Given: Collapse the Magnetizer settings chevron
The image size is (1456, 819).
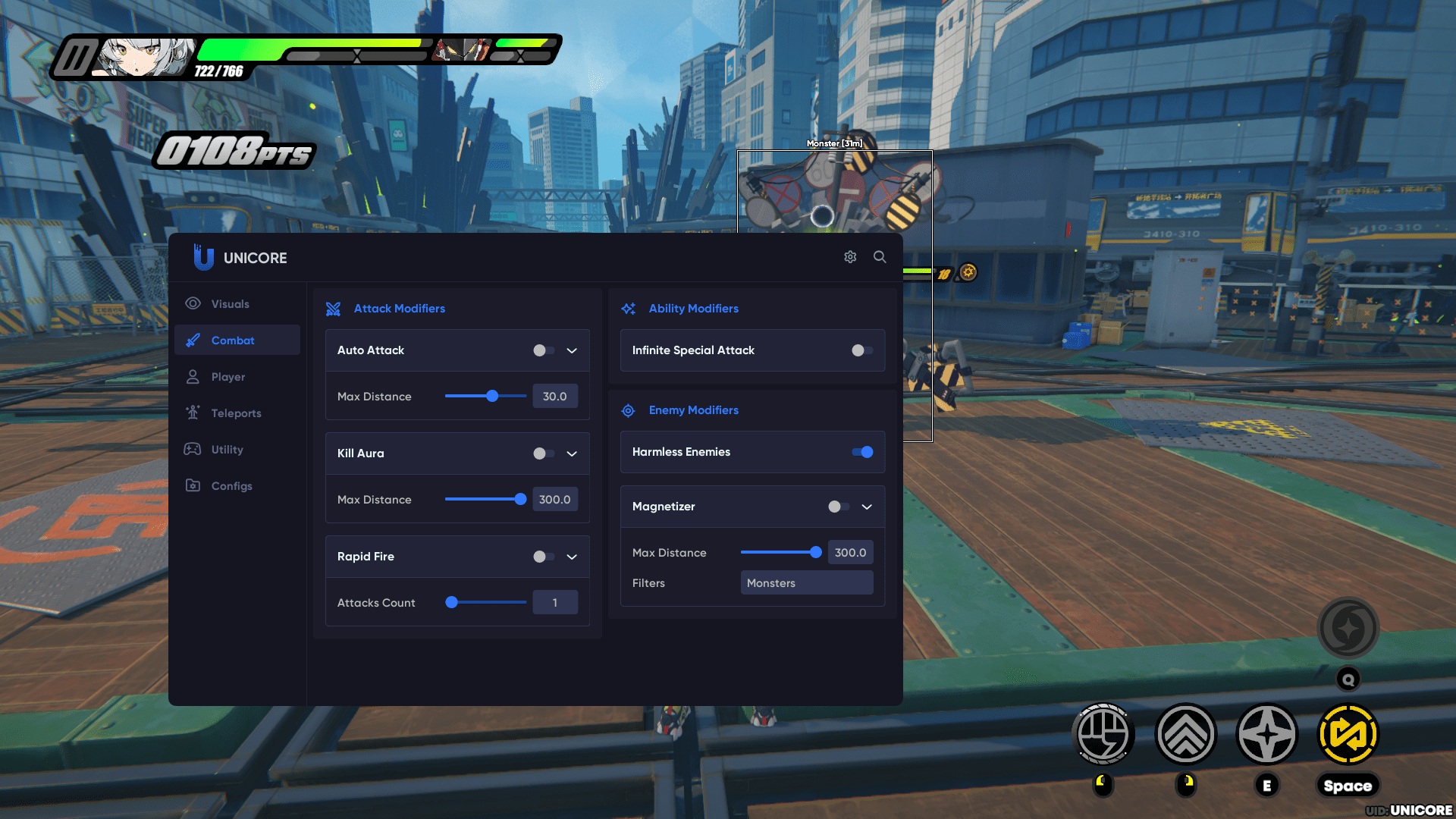Looking at the screenshot, I should (x=867, y=507).
